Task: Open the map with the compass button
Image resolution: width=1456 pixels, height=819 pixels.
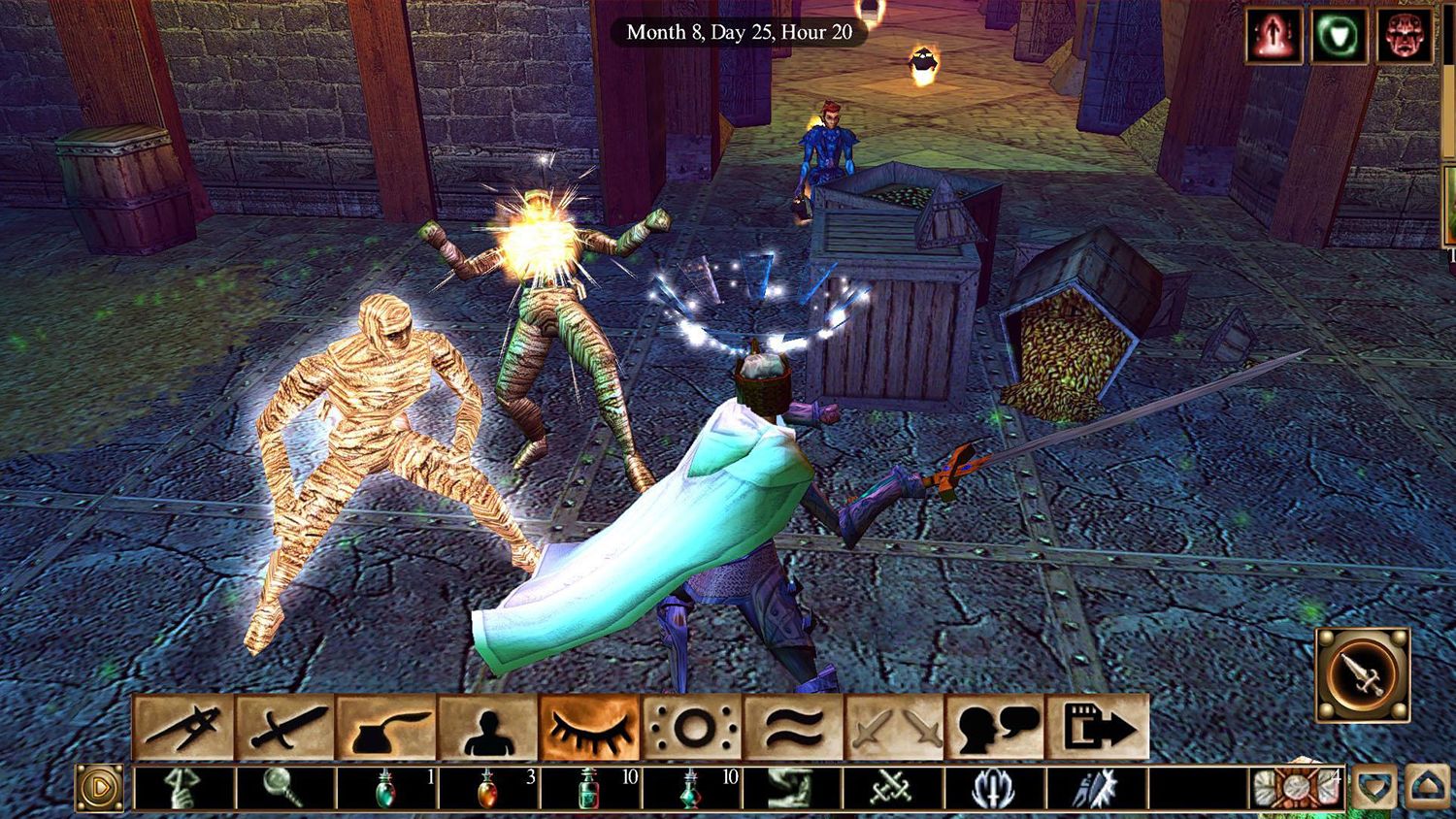Action: pyautogui.click(x=182, y=728)
